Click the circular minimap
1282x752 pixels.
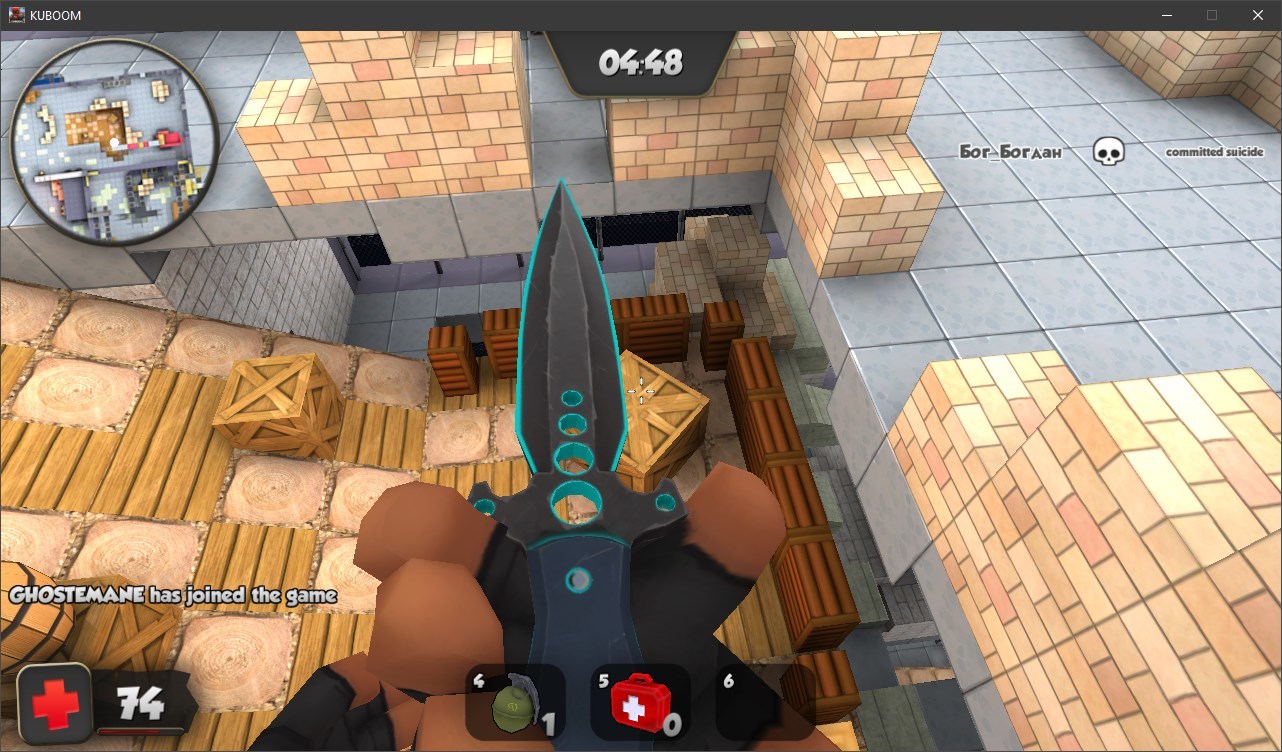click(113, 142)
